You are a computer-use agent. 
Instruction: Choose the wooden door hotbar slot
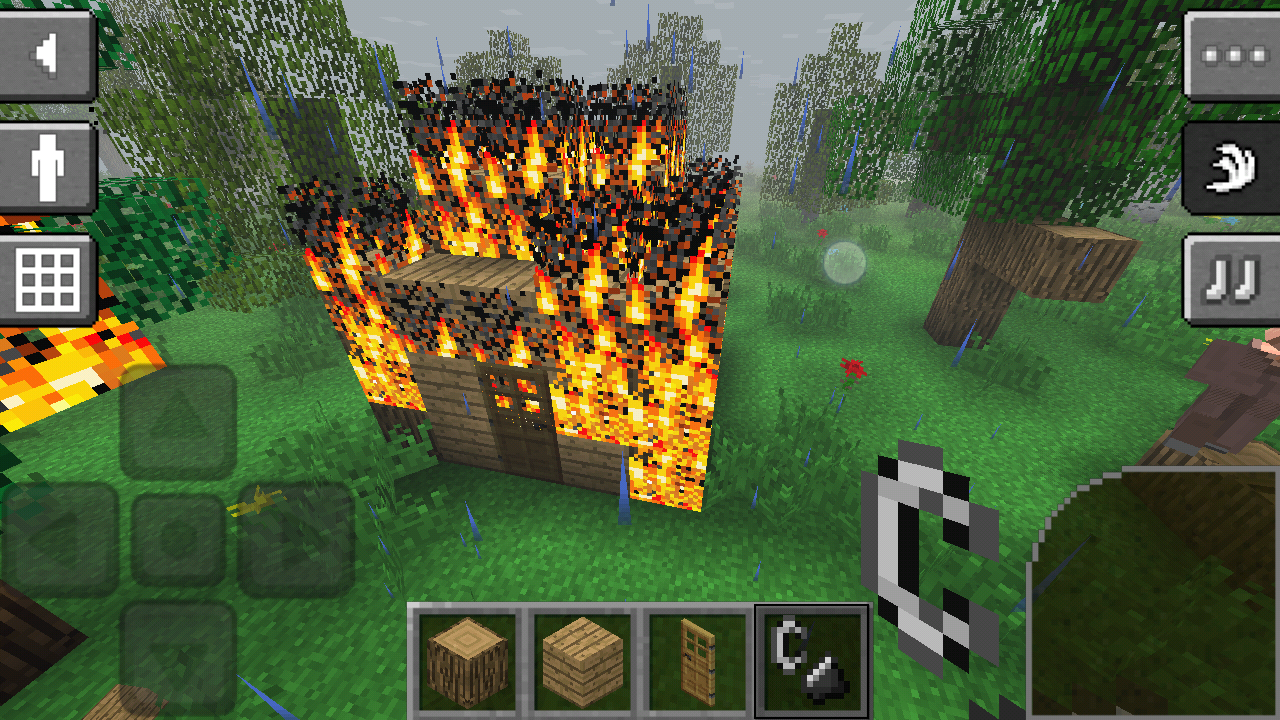(x=698, y=662)
